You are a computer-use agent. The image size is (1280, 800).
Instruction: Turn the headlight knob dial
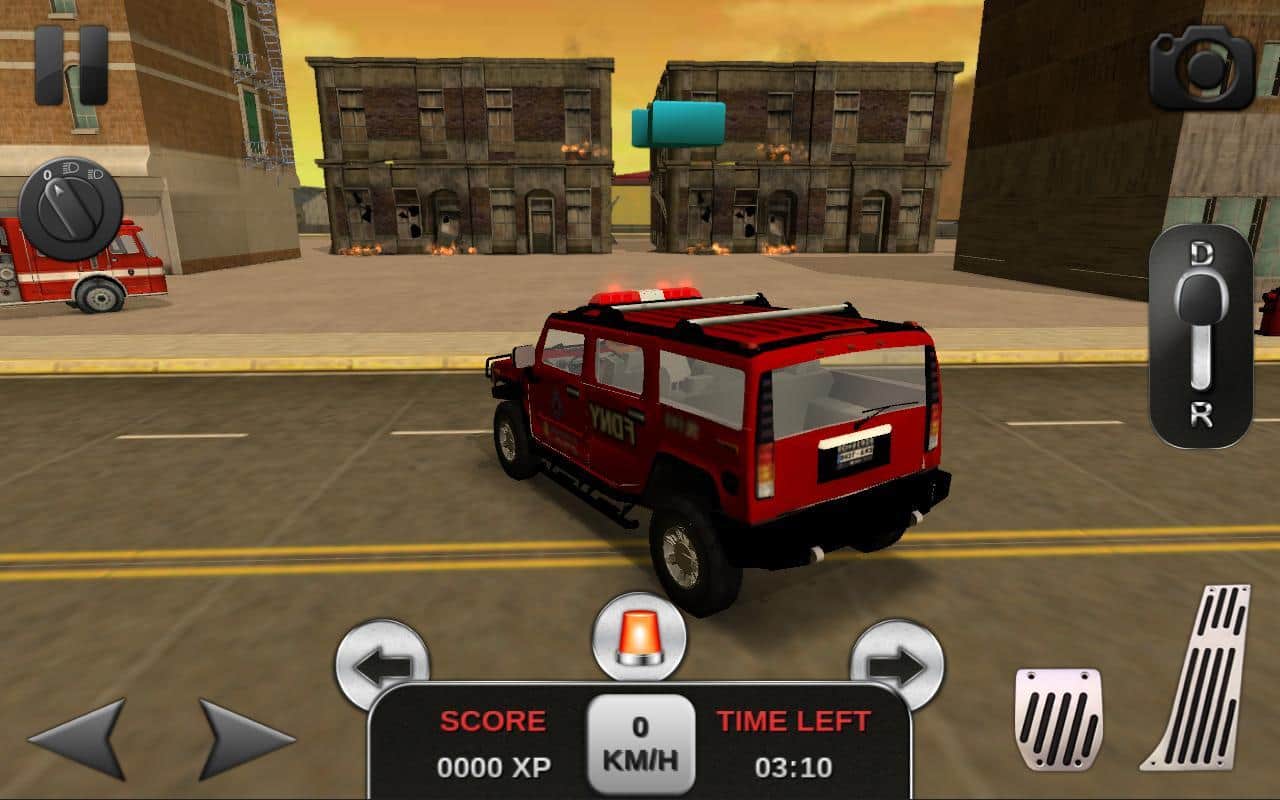70,209
